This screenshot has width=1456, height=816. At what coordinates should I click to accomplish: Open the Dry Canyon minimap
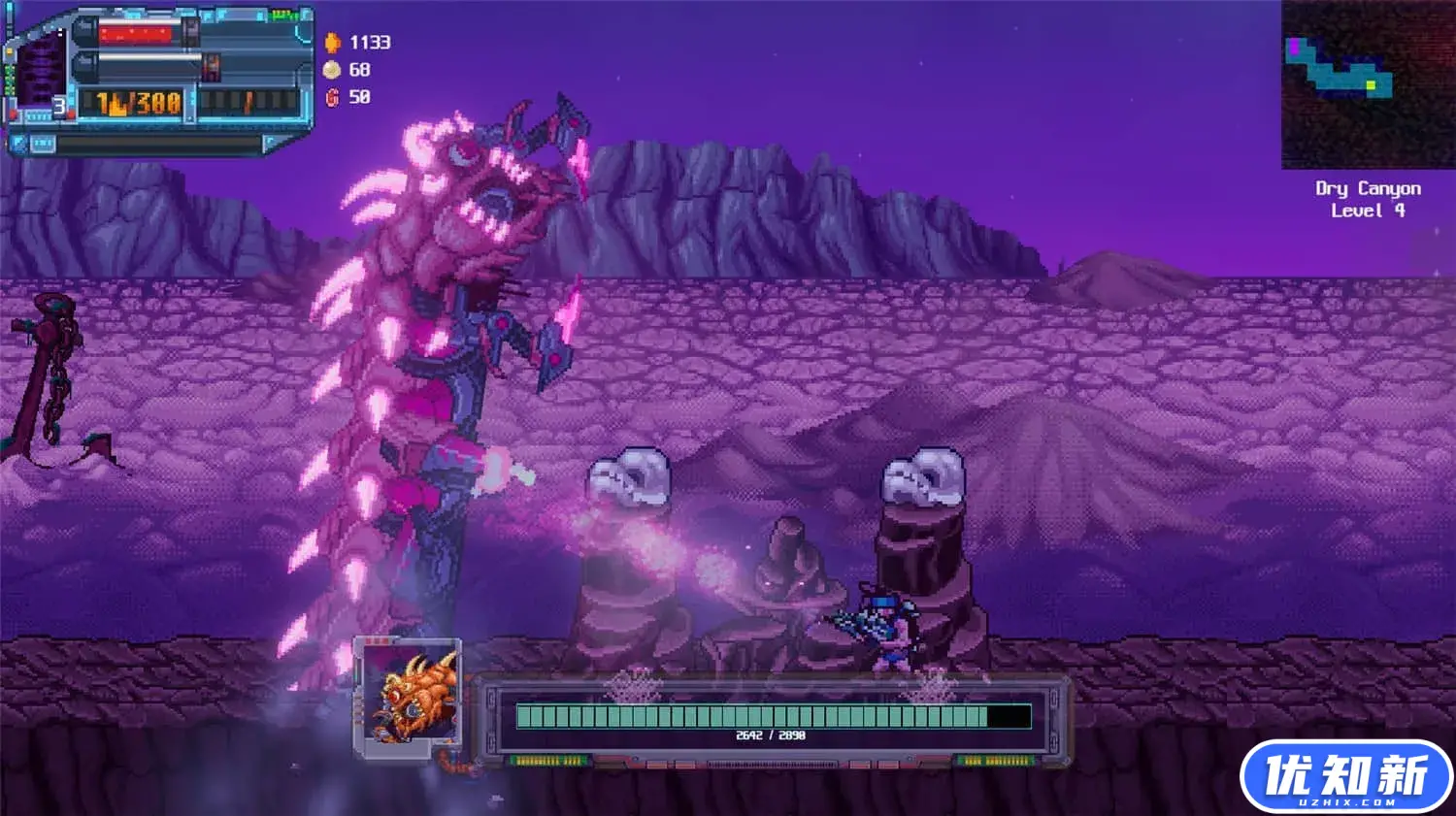1367,84
